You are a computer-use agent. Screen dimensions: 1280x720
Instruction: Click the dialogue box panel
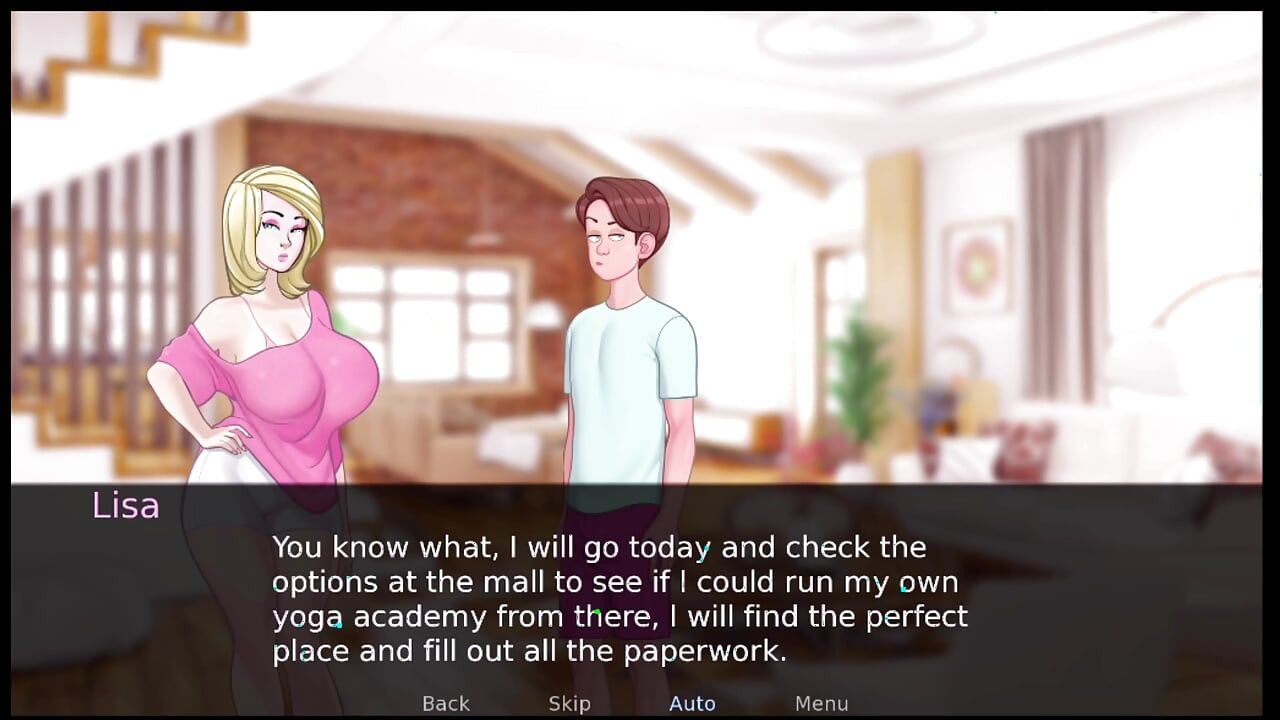click(x=640, y=590)
